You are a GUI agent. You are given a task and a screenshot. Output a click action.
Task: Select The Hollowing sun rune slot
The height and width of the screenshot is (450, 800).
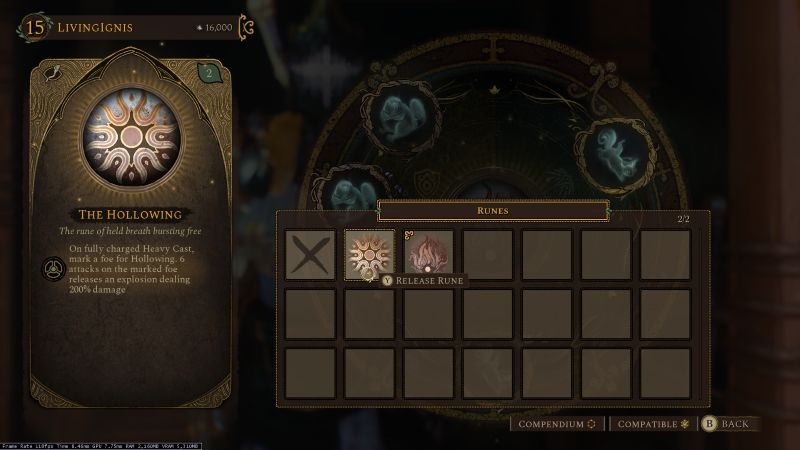tap(369, 254)
